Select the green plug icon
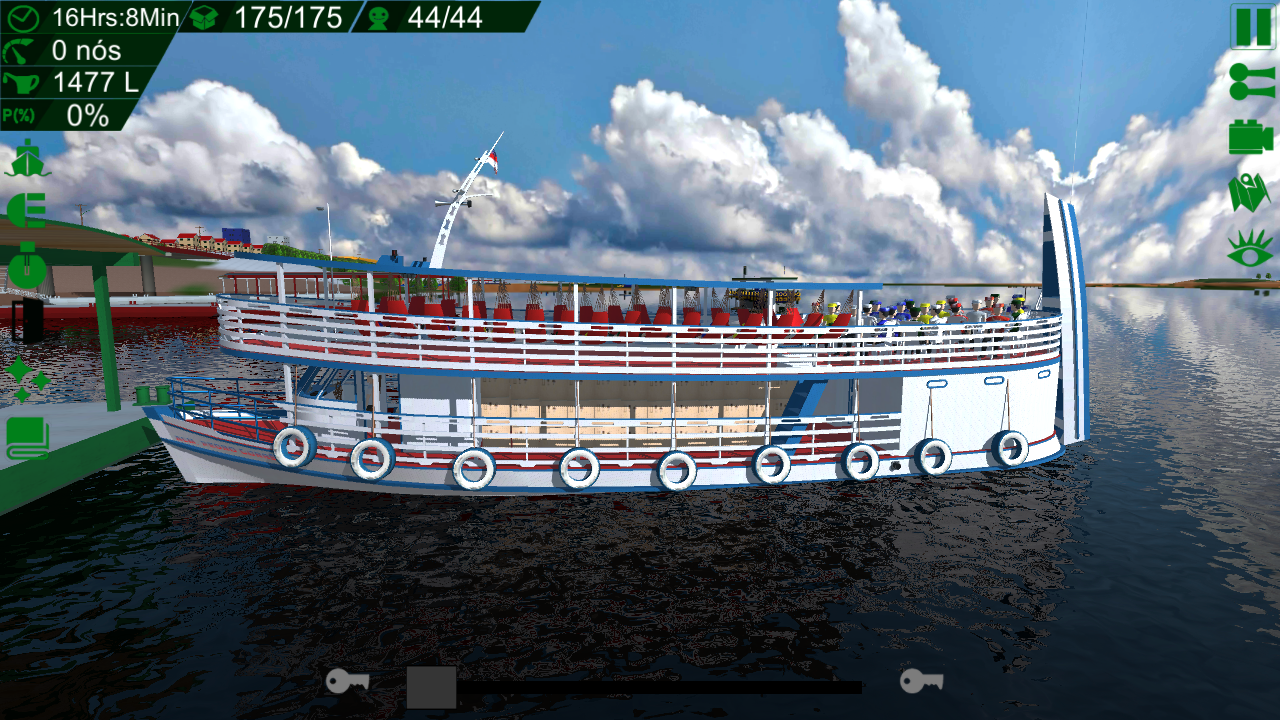Viewport: 1280px width, 720px height. click(x=27, y=211)
